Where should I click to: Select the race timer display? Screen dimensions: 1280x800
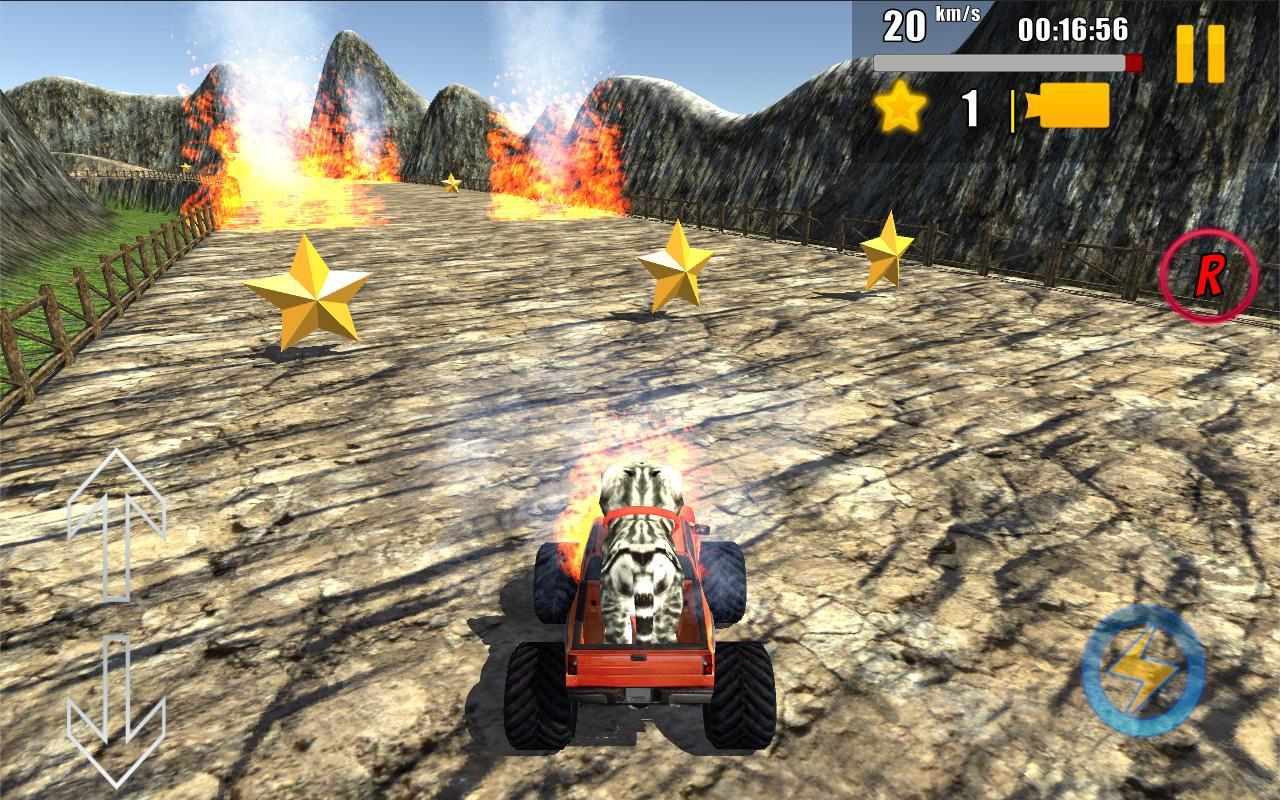[1071, 29]
